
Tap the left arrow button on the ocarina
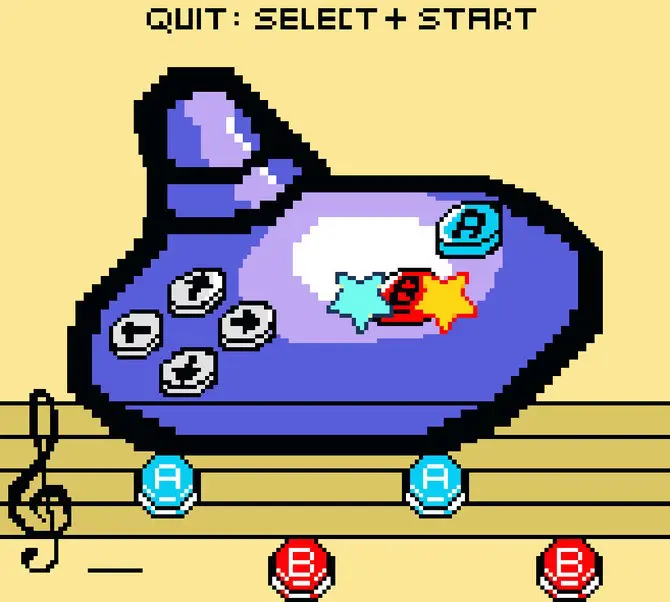136,331
